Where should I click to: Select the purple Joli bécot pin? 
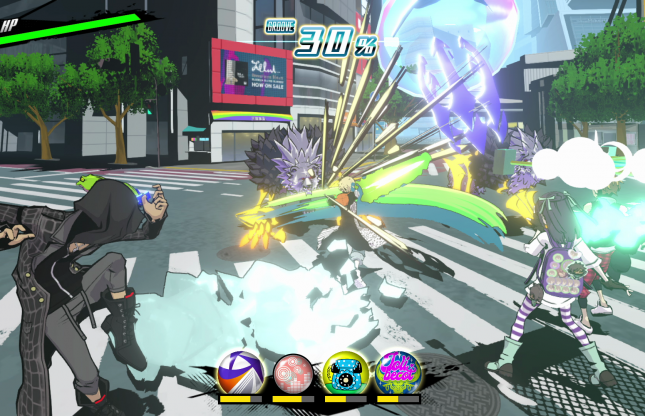coord(398,373)
